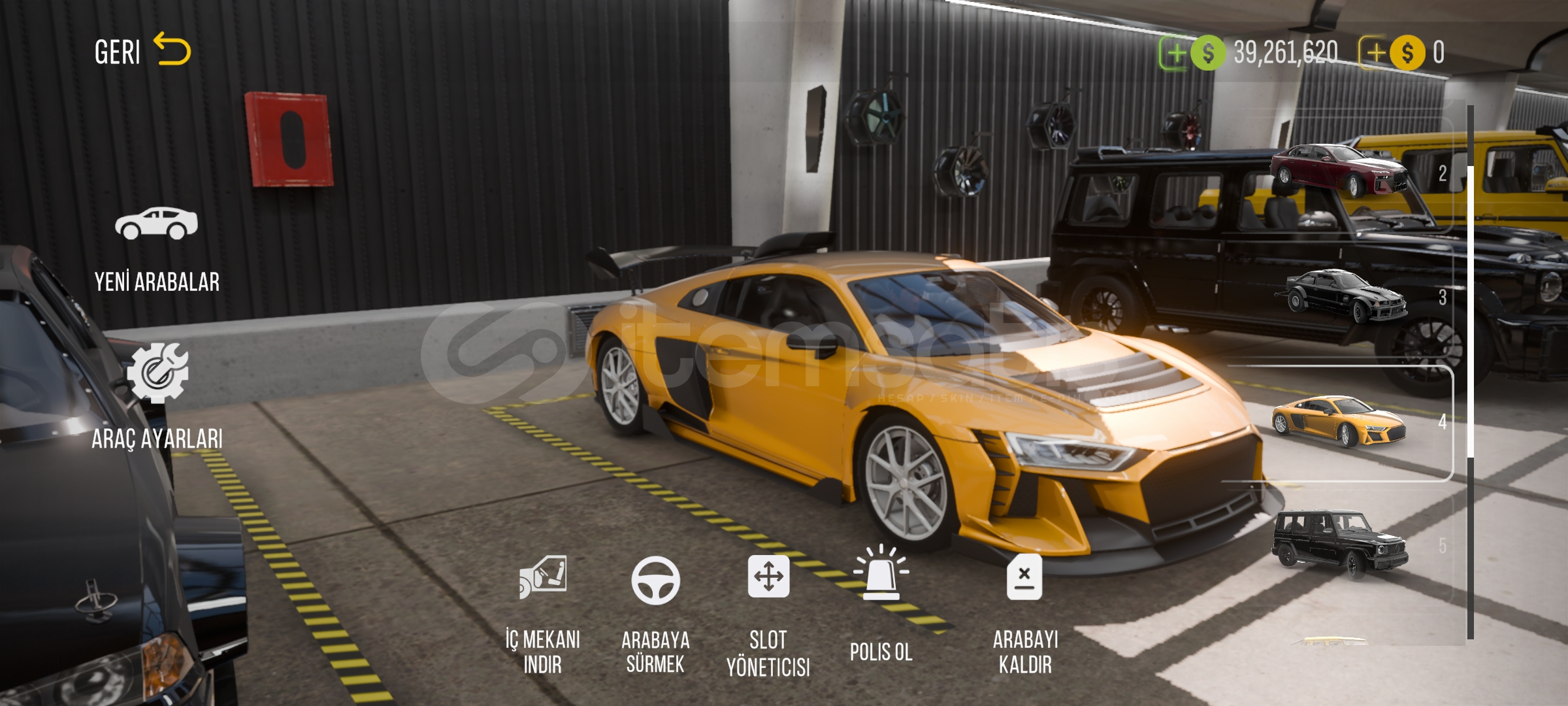Remove car with Arabayı Kaldır
Screen dimensions: 1568x706
[x=1025, y=614]
